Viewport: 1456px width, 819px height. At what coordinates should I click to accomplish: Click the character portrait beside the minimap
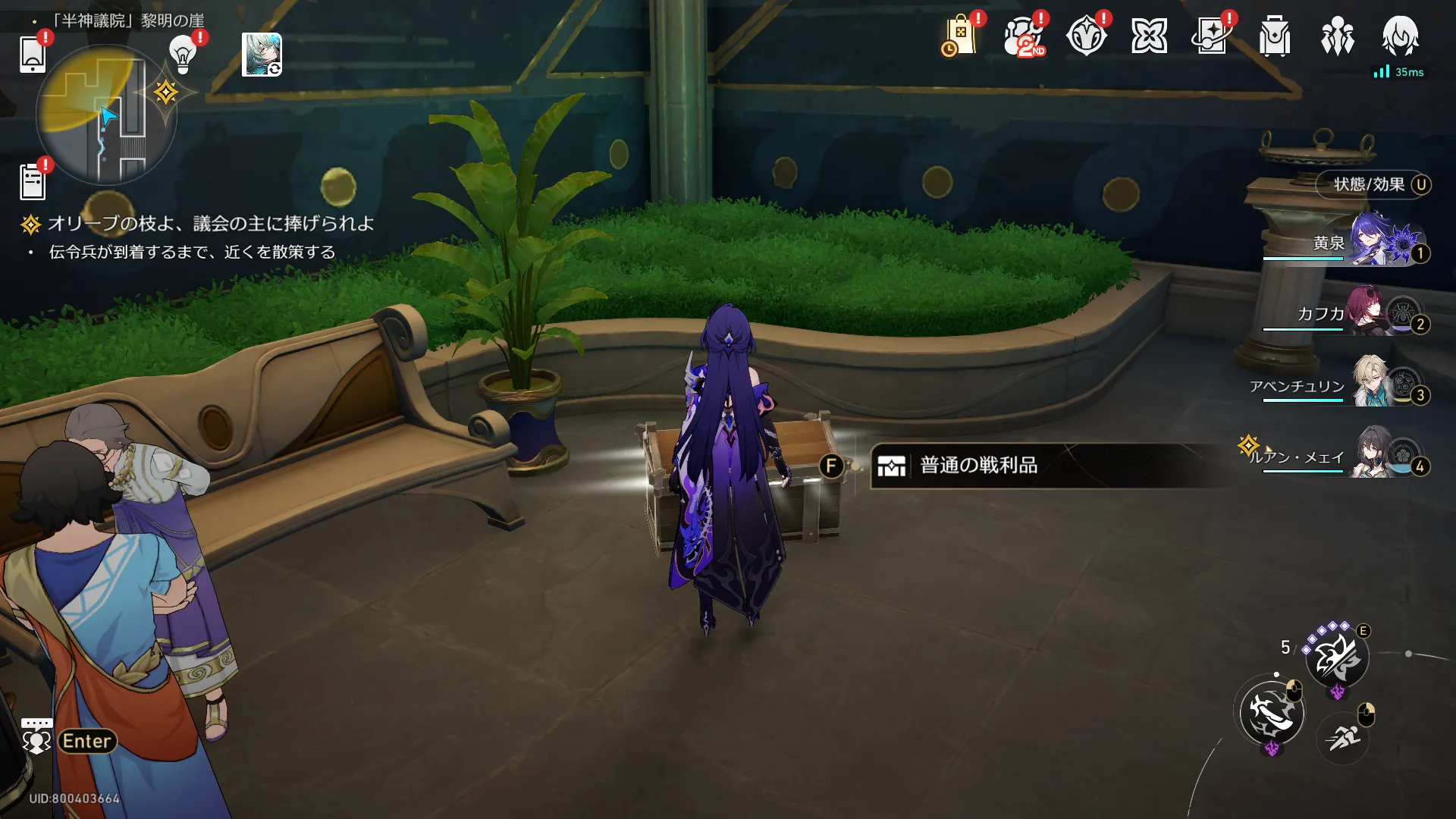(x=262, y=55)
